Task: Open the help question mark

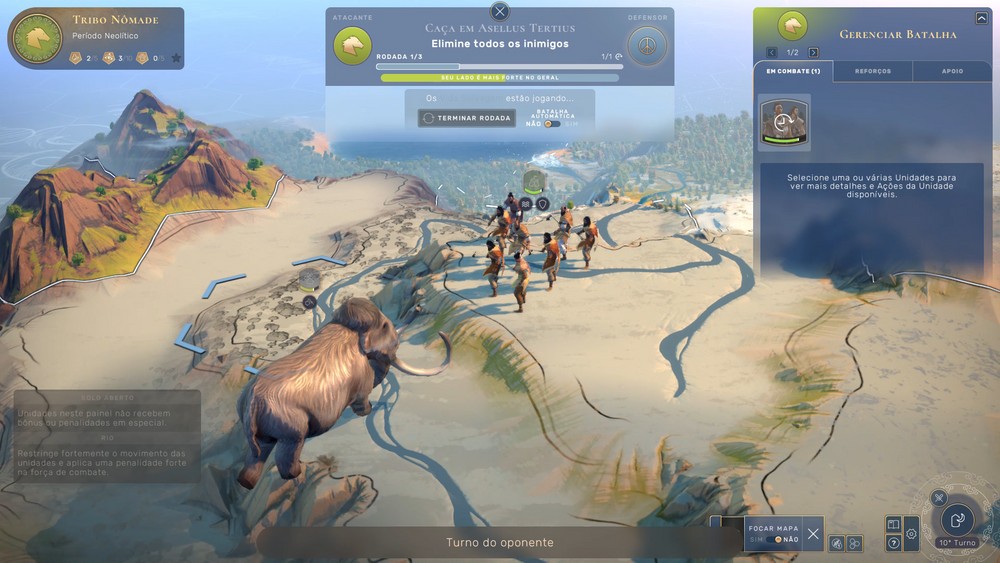Action: click(894, 543)
